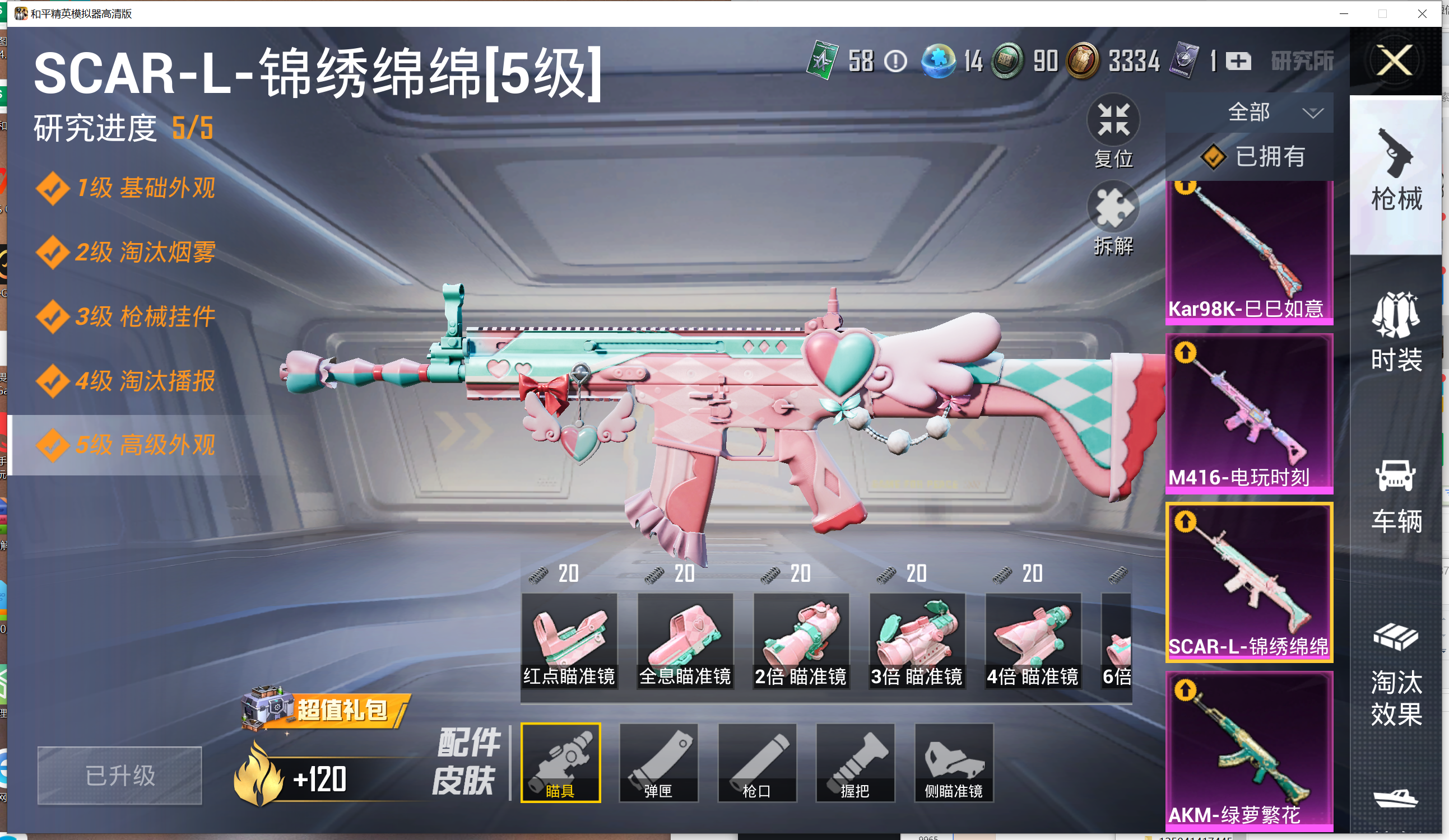Close the weapon research screen with X

coord(1395,60)
